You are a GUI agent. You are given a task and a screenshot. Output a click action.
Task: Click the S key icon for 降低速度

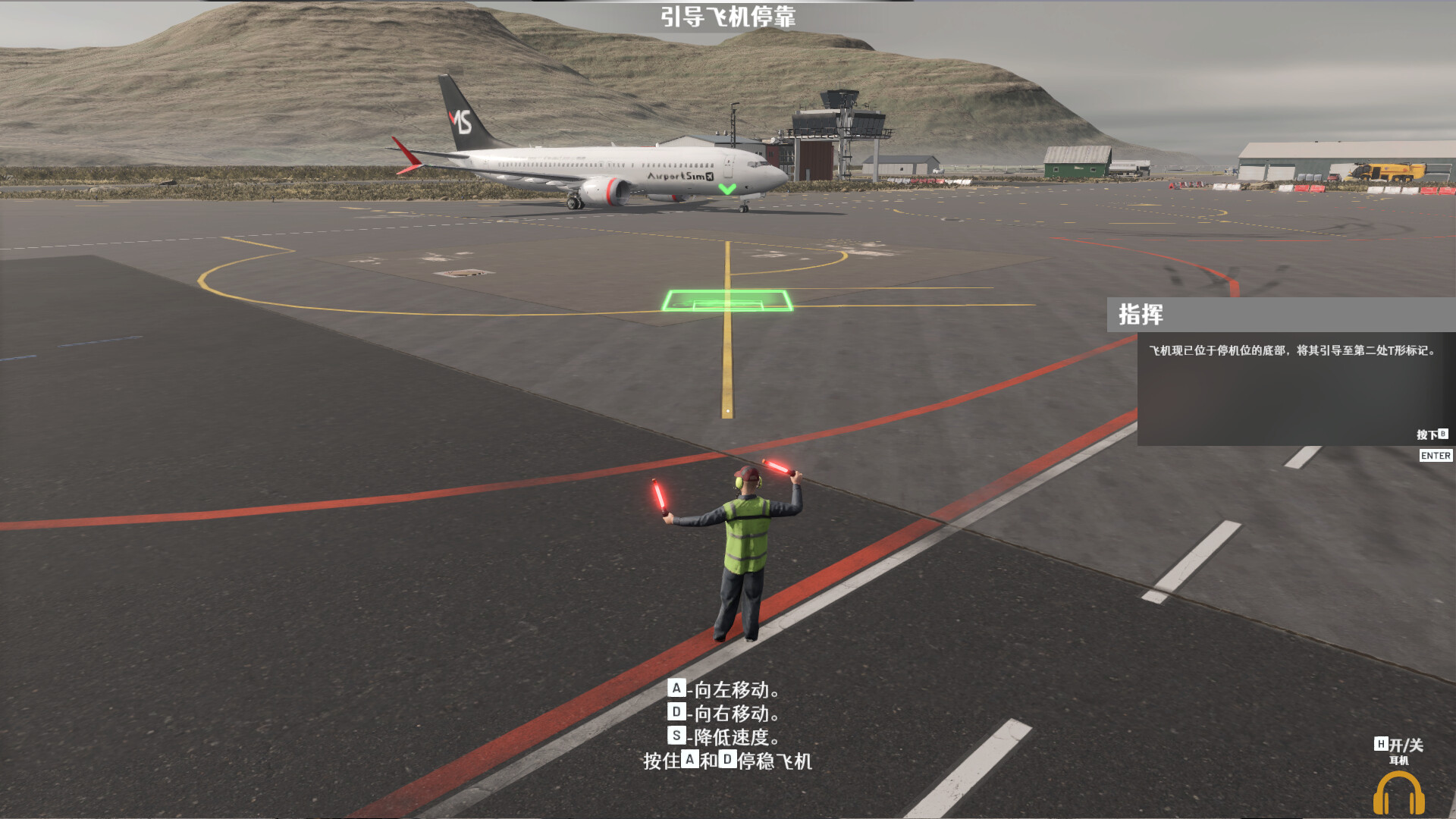click(x=677, y=736)
